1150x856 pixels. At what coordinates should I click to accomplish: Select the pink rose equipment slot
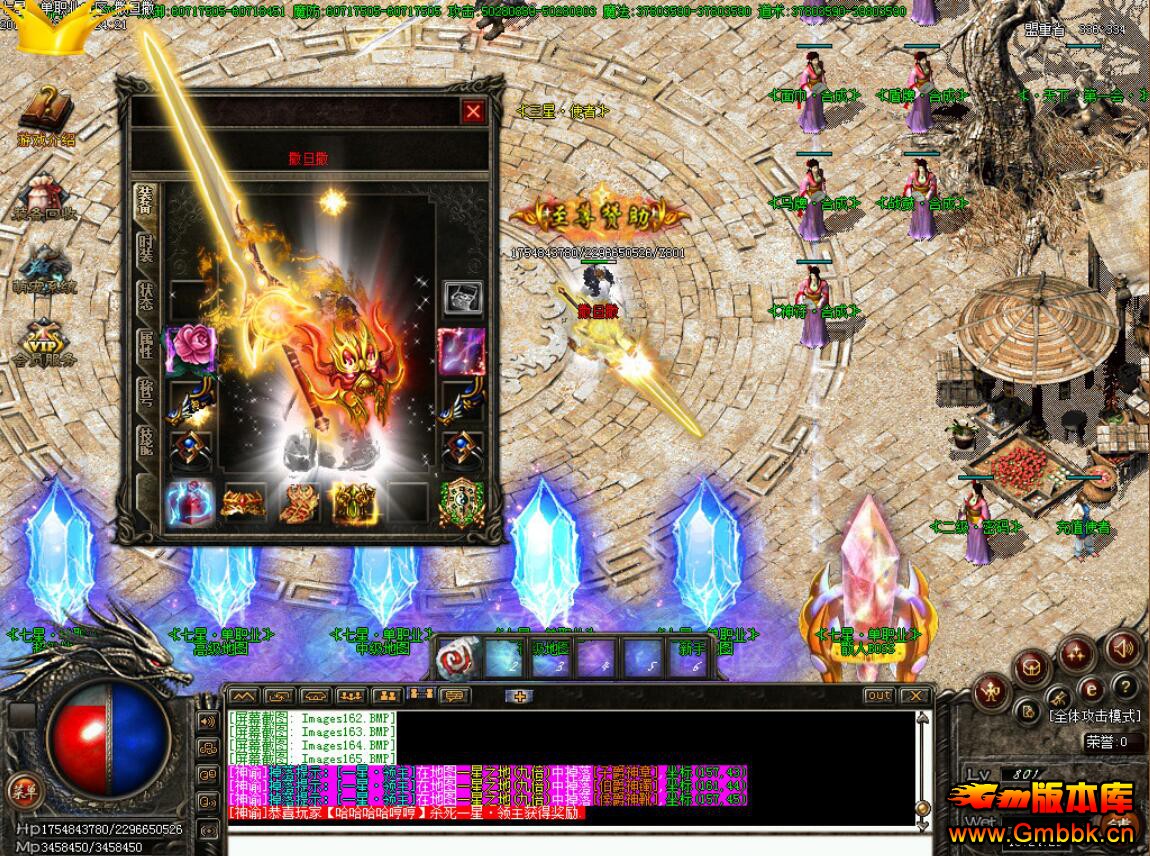pos(190,347)
